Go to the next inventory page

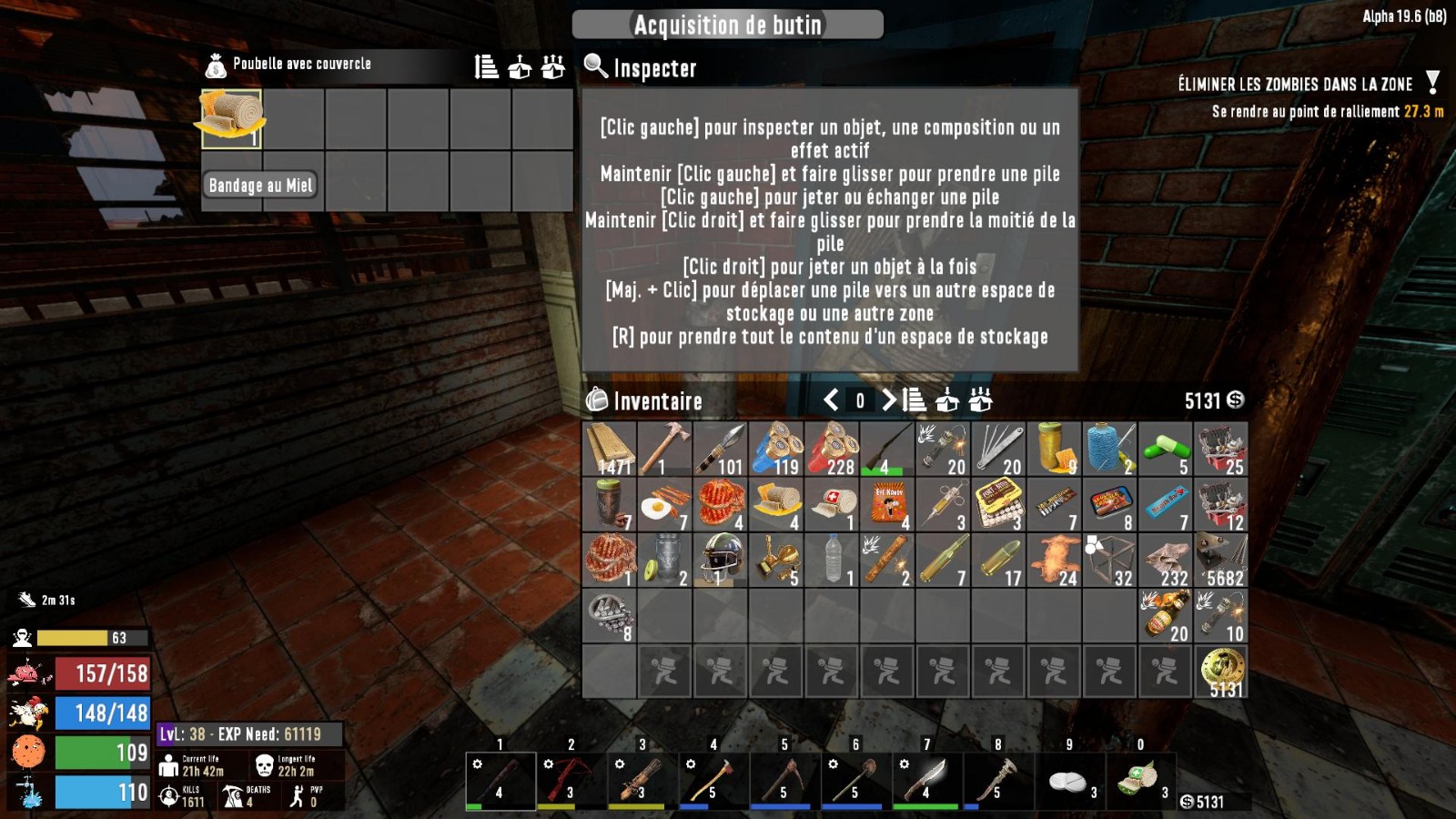click(x=888, y=400)
